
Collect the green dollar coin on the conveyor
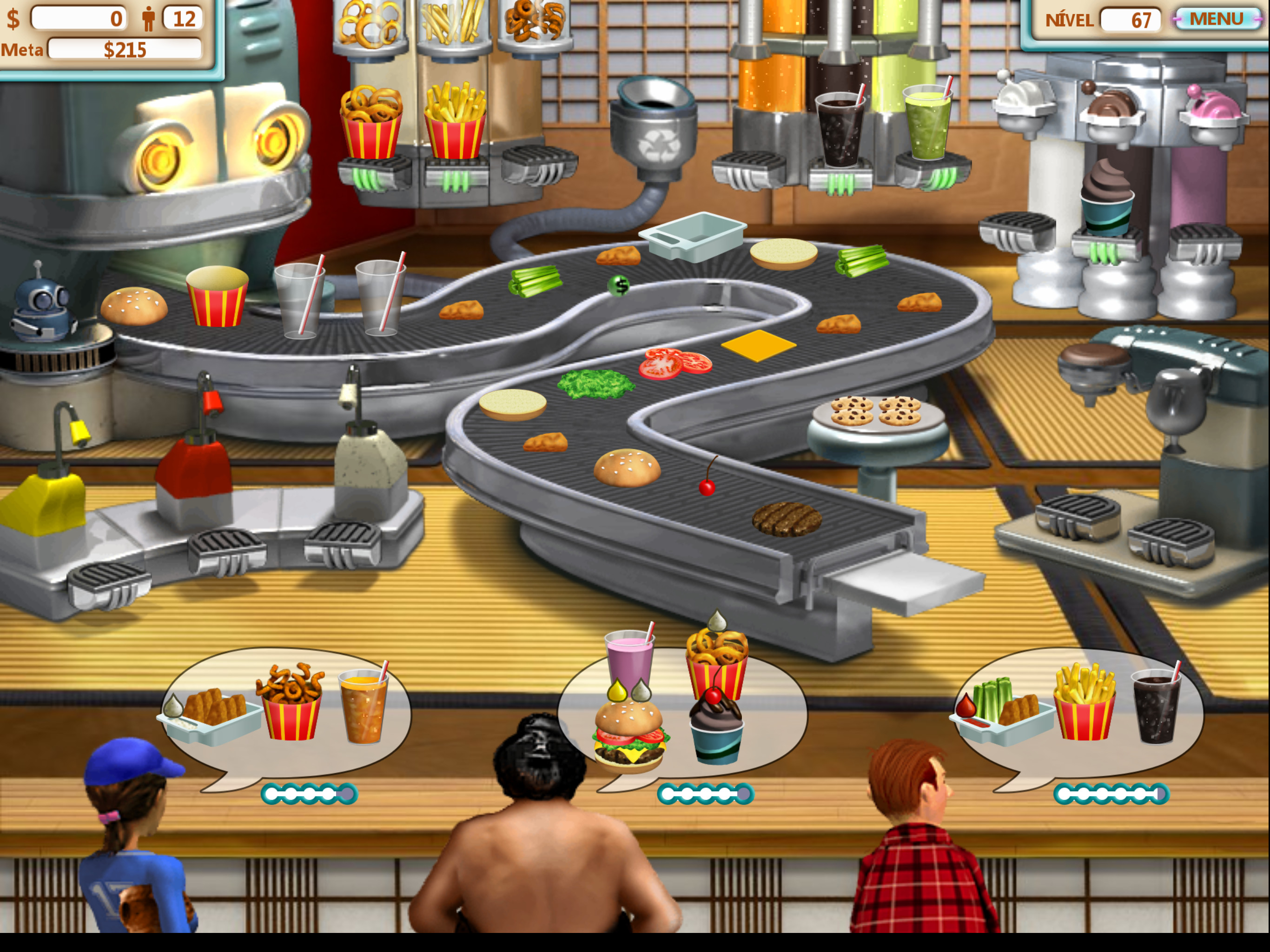[619, 285]
